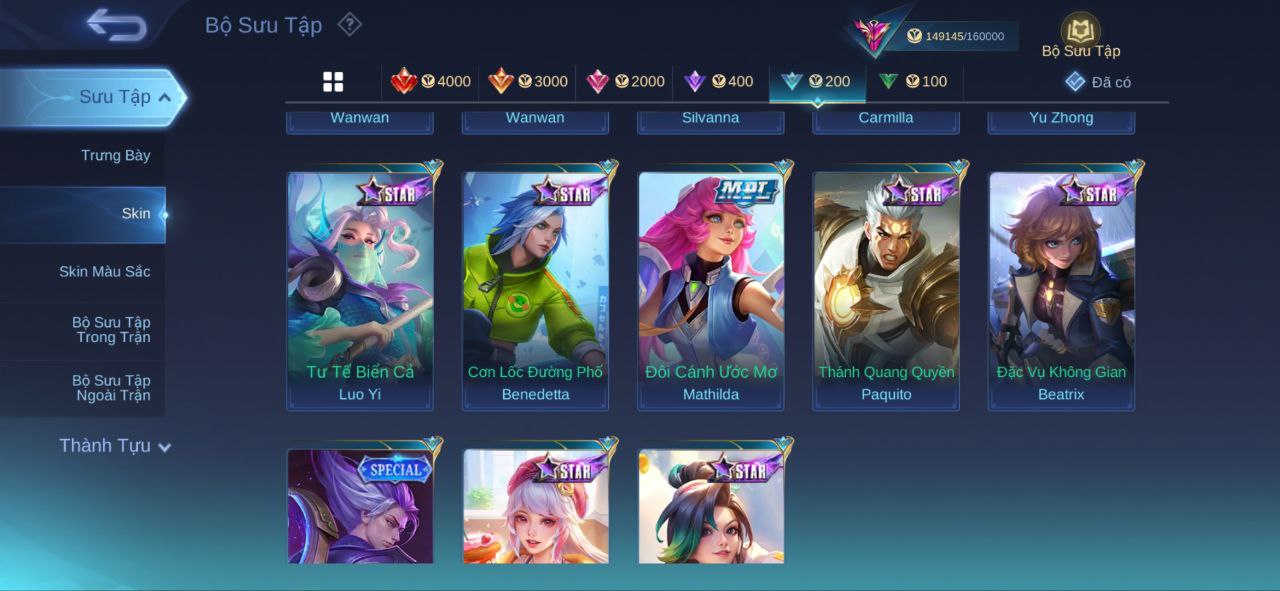Select Paquito's Thánh Quang Quyền skin
The image size is (1280, 591).
(886, 290)
